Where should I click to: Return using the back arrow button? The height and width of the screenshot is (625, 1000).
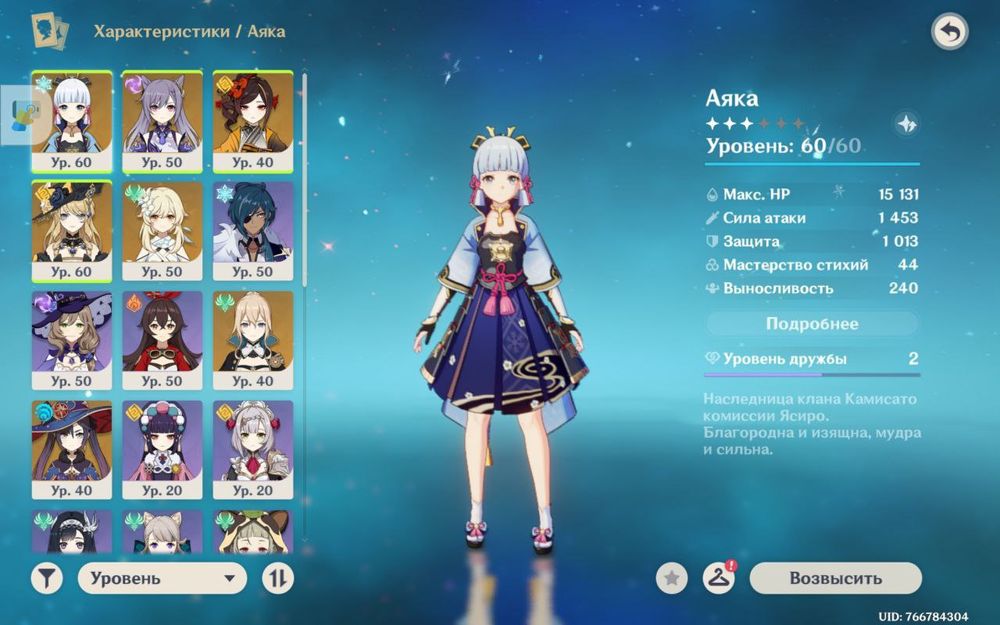tap(949, 33)
